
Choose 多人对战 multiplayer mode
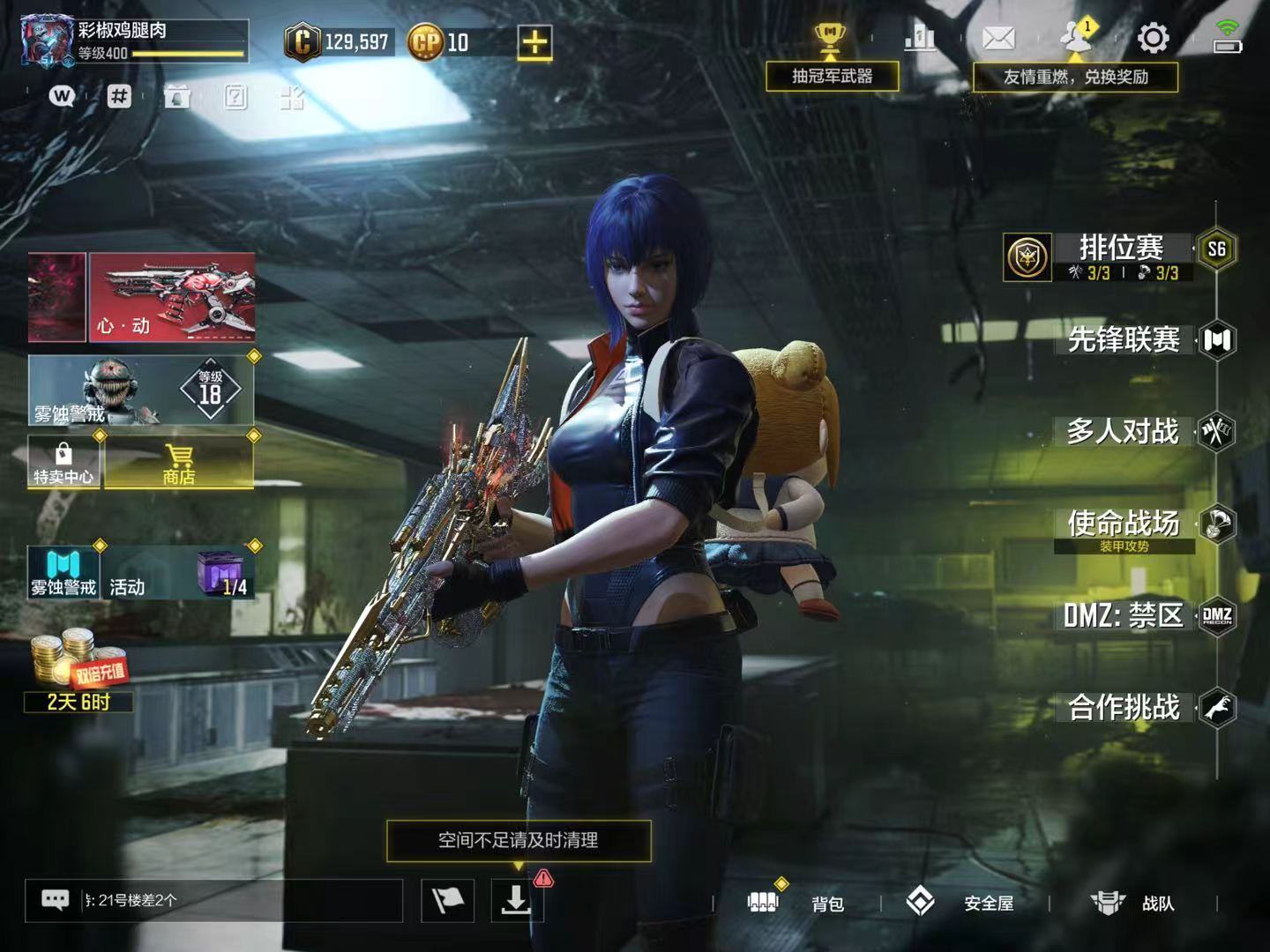(1123, 432)
